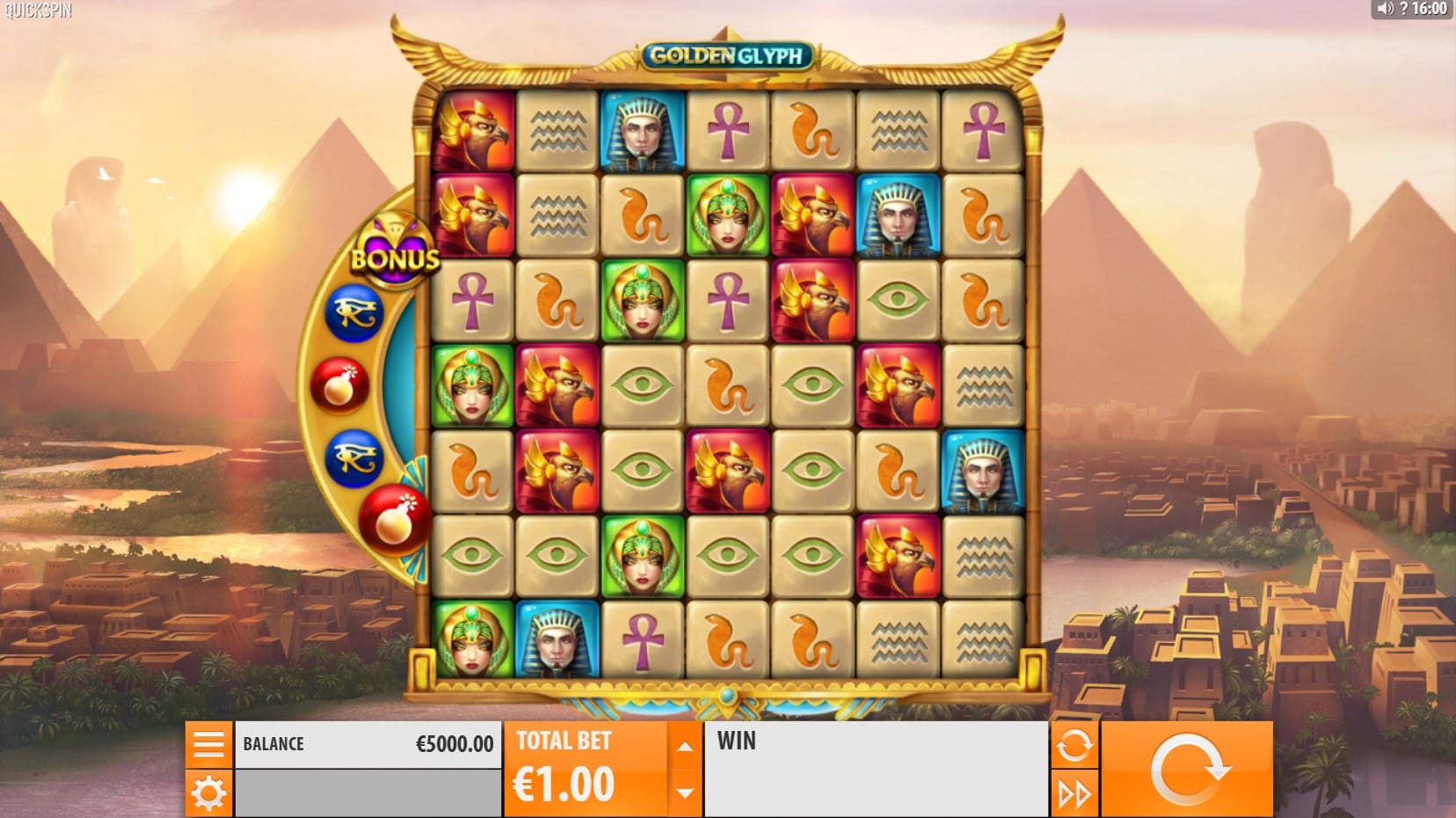Increase the total bet with the up arrow
1456x818 pixels.
pos(684,746)
